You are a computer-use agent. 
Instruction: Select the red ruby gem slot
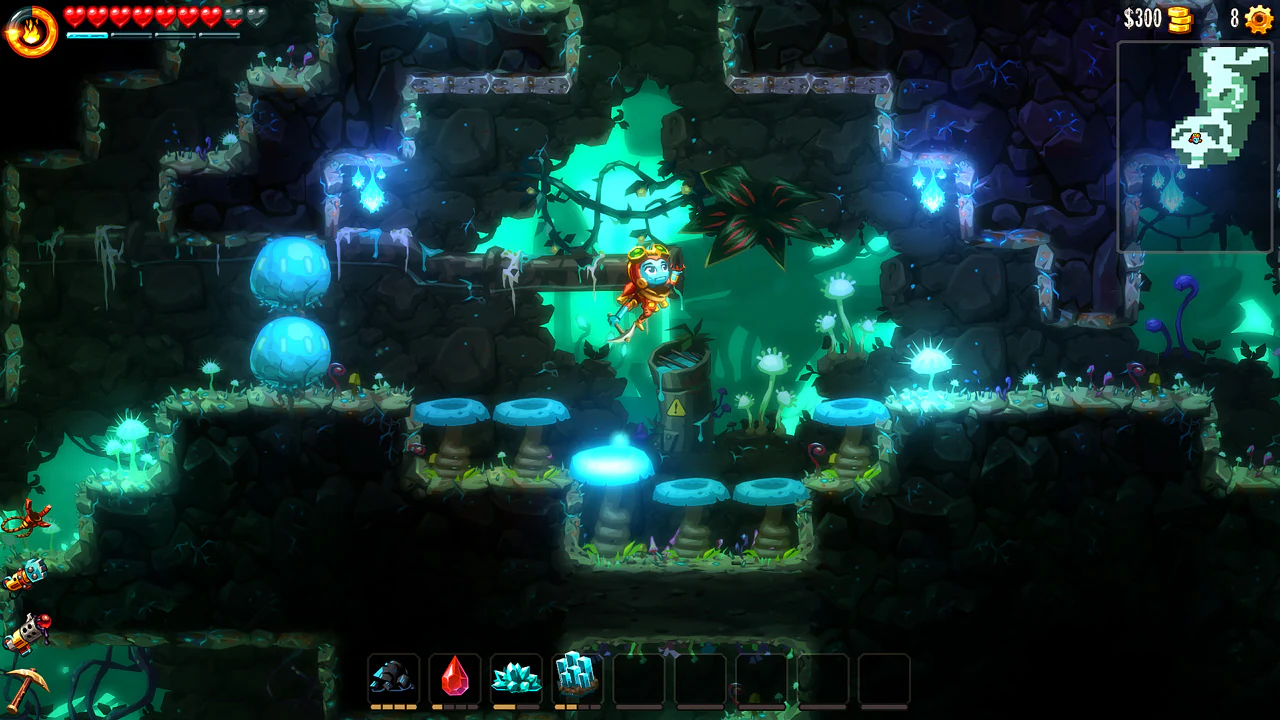pos(455,676)
